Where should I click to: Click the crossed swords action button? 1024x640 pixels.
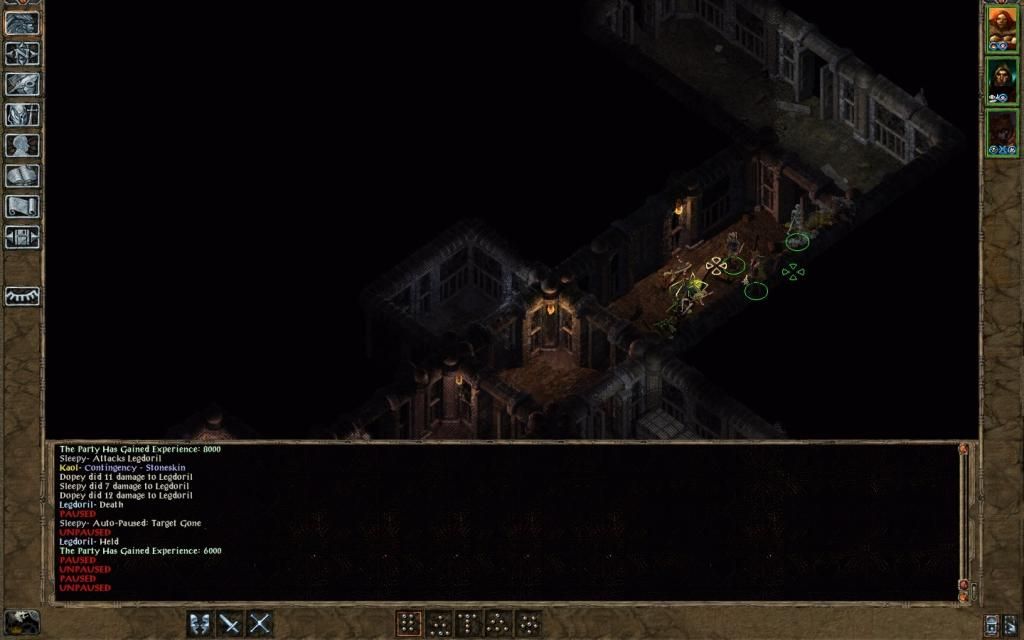(260, 624)
